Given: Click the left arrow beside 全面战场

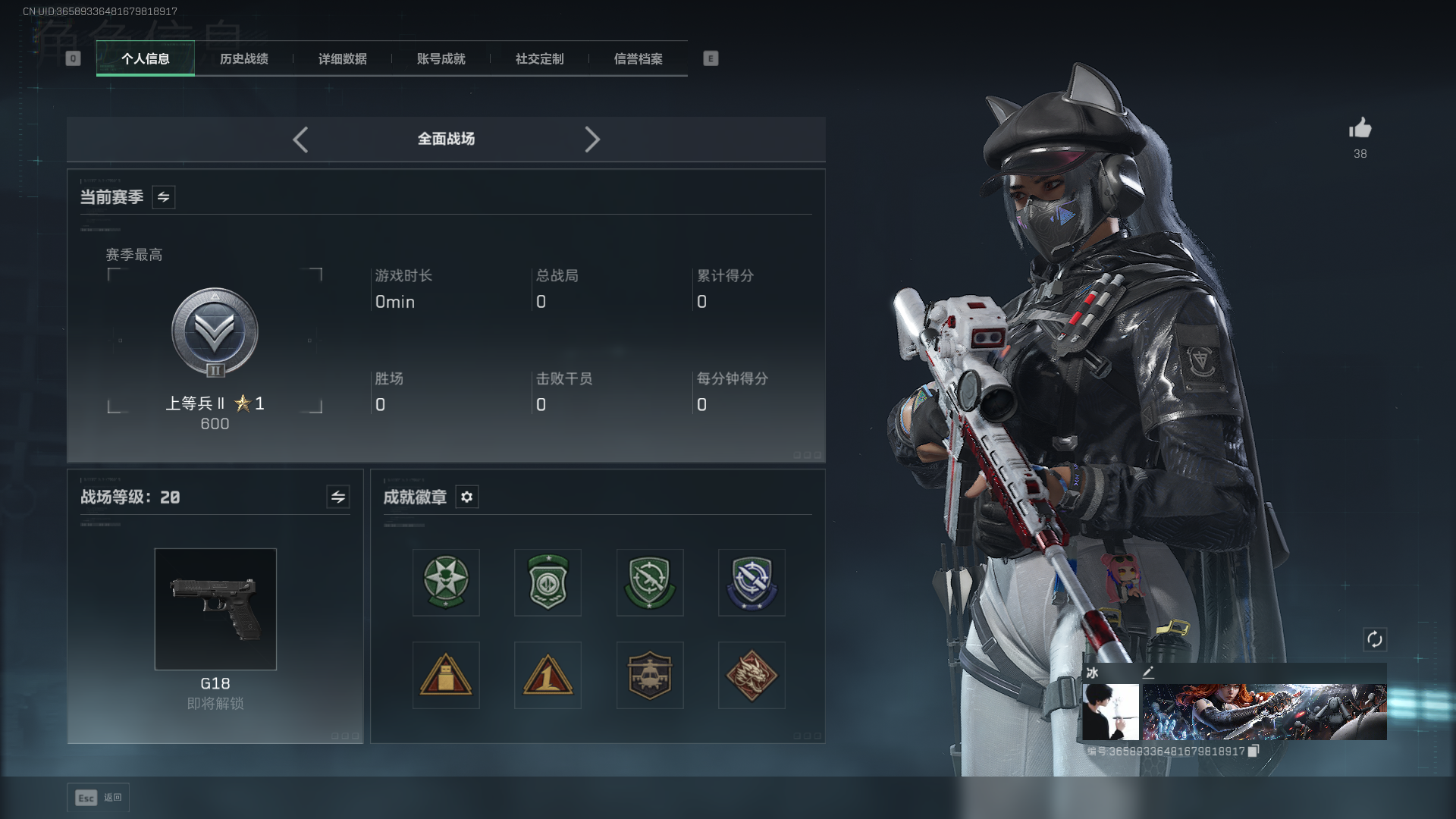Looking at the screenshot, I should pyautogui.click(x=300, y=140).
